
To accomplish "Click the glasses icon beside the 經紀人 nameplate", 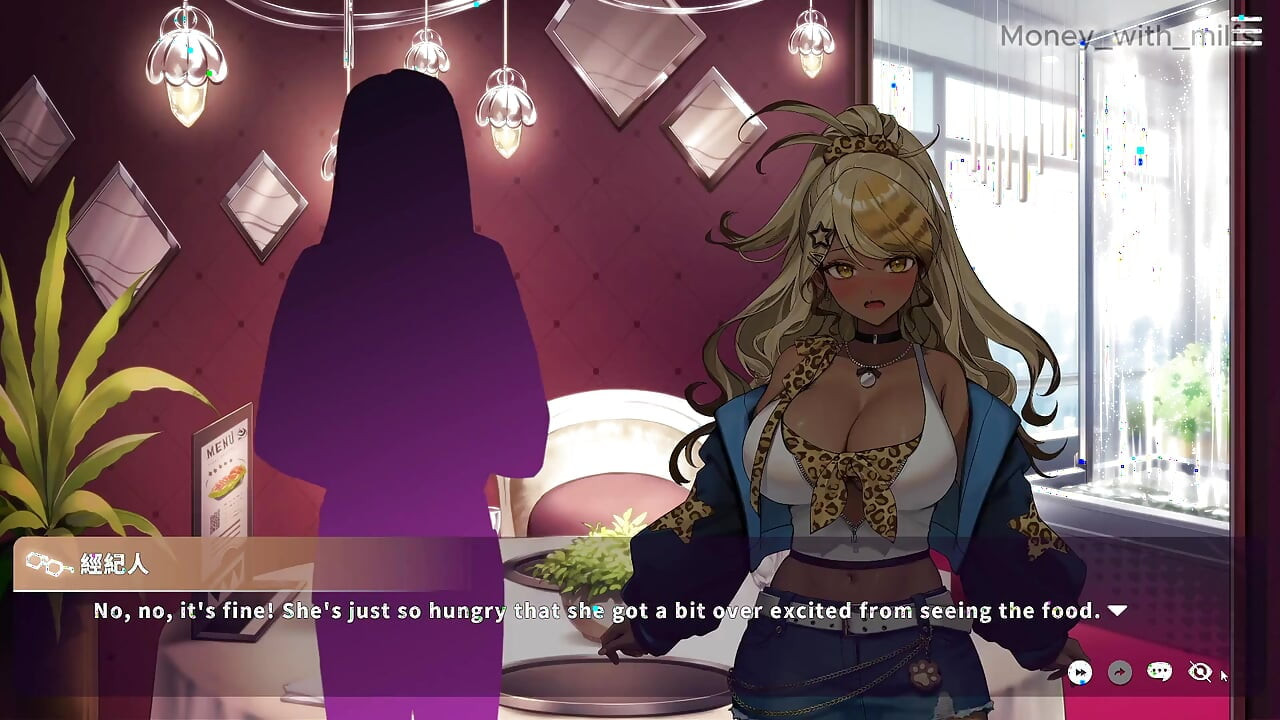I will tap(47, 562).
